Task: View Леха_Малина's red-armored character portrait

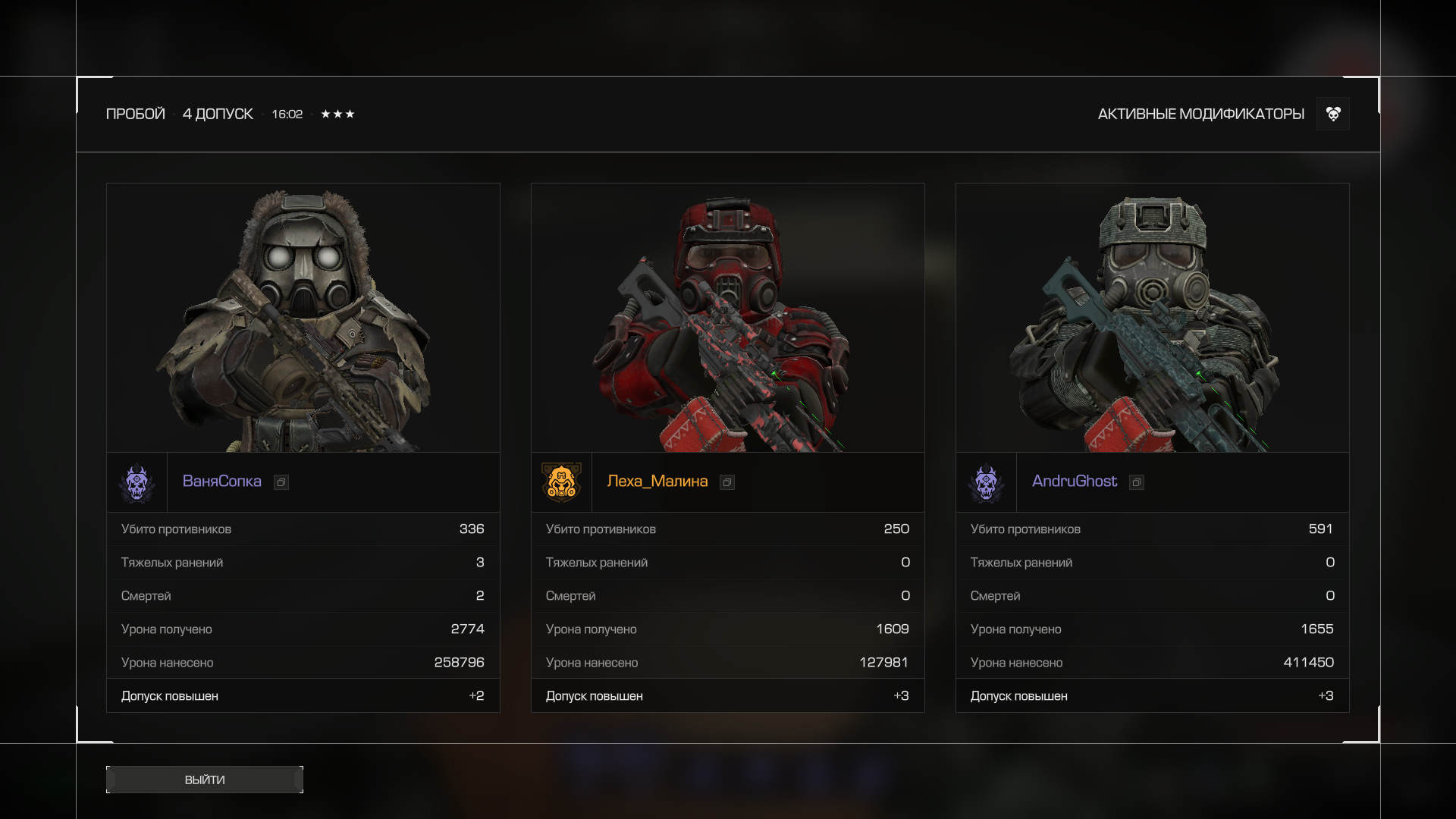Action: click(x=728, y=318)
